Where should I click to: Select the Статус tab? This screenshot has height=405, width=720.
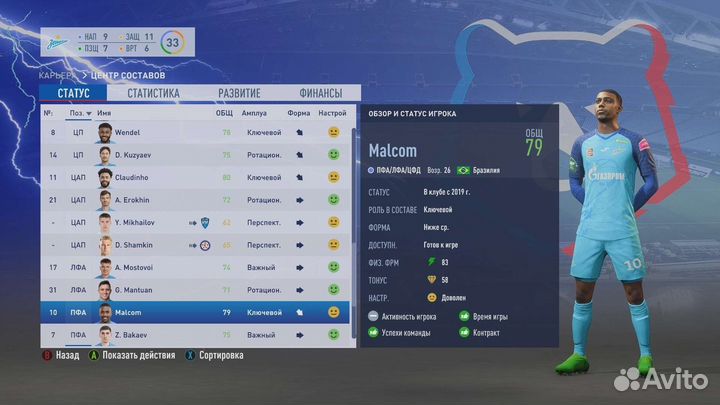[x=74, y=93]
